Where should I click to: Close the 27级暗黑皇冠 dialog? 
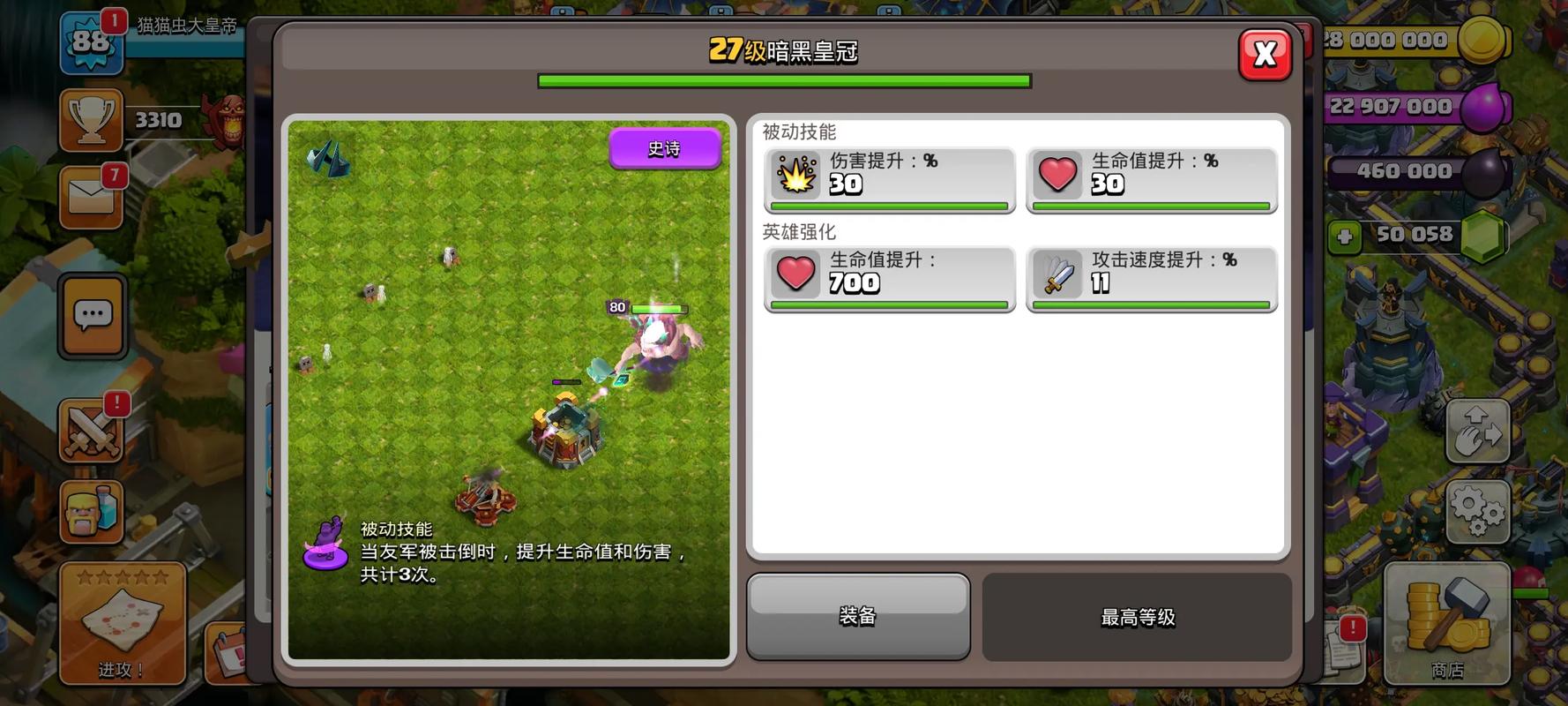(1266, 54)
